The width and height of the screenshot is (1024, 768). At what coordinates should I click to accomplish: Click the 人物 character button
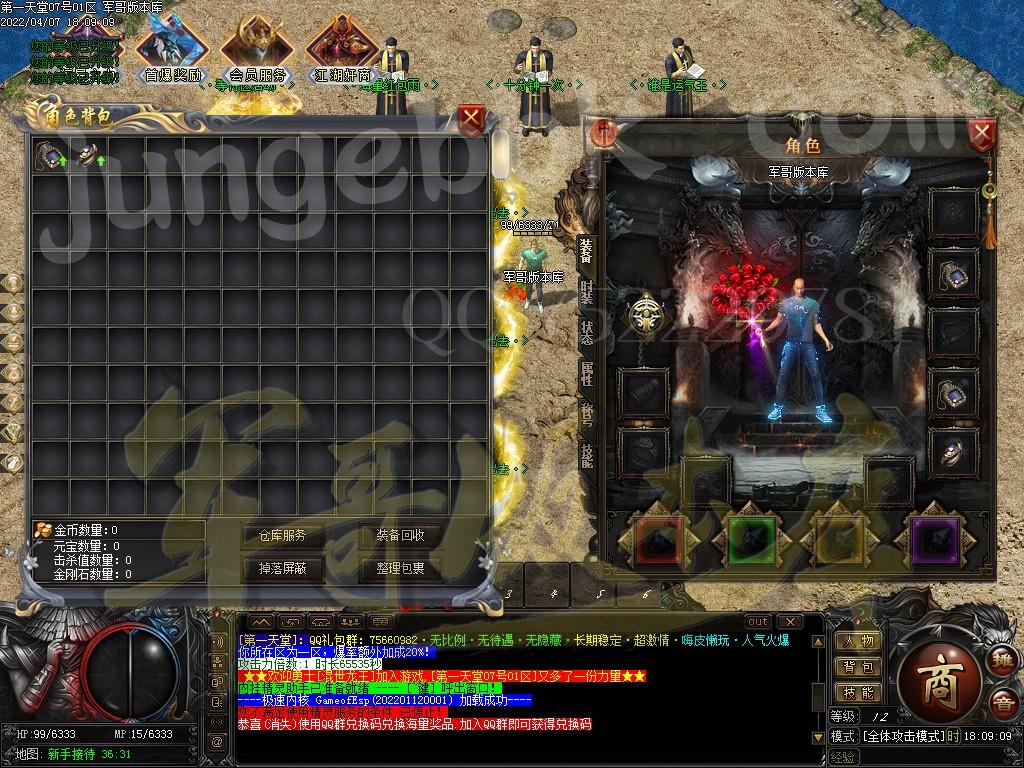point(858,642)
